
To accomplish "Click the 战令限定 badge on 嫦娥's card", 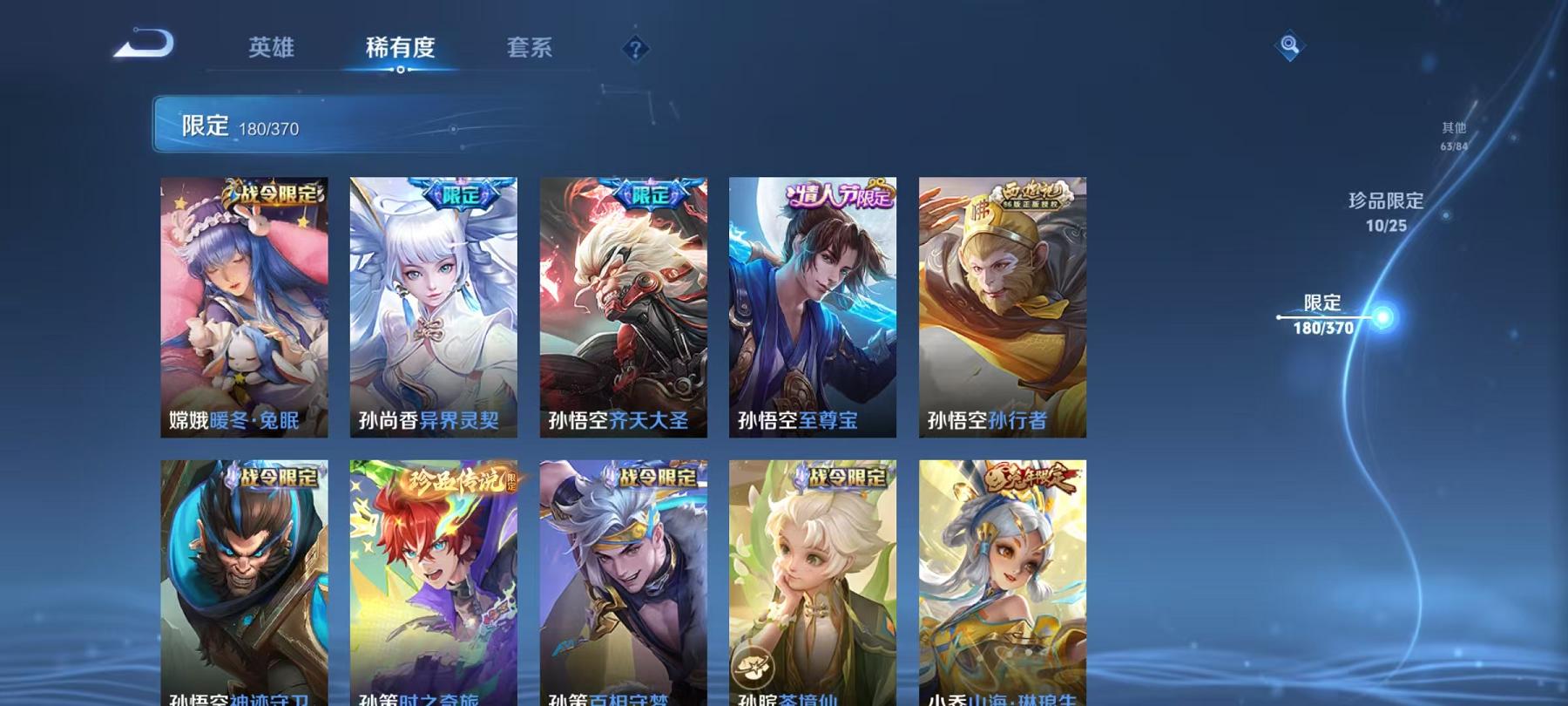I will point(274,191).
